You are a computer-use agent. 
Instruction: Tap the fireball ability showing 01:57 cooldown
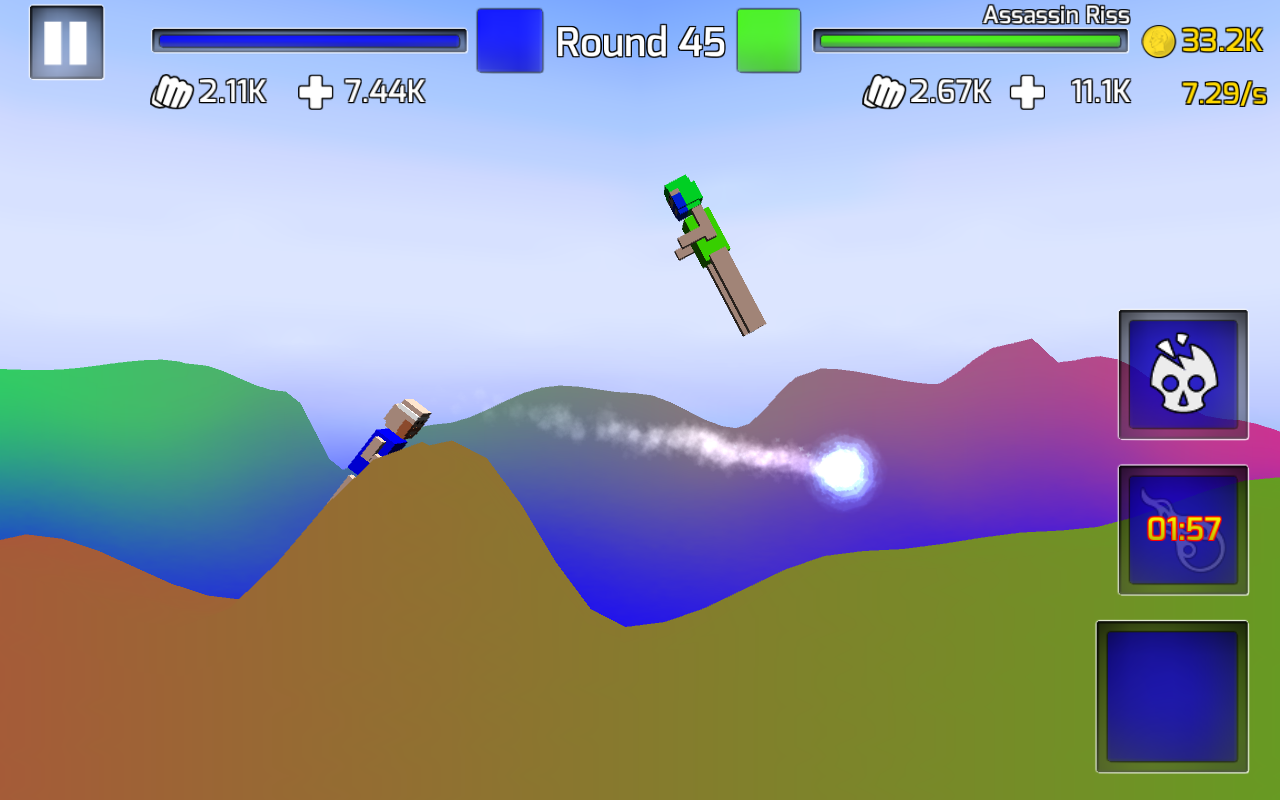(1182, 529)
